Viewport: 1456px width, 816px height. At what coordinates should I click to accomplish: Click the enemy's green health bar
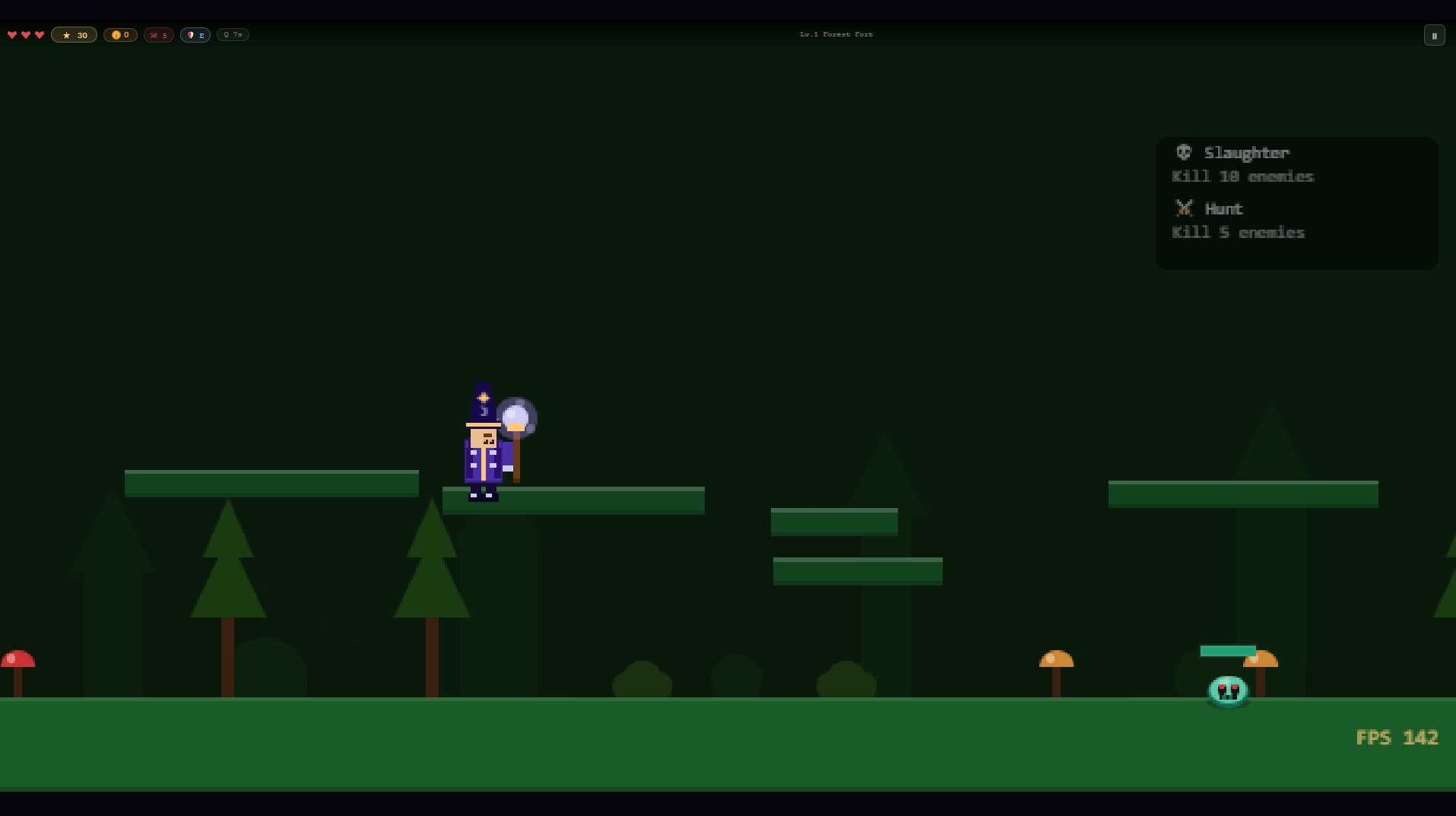point(1229,651)
